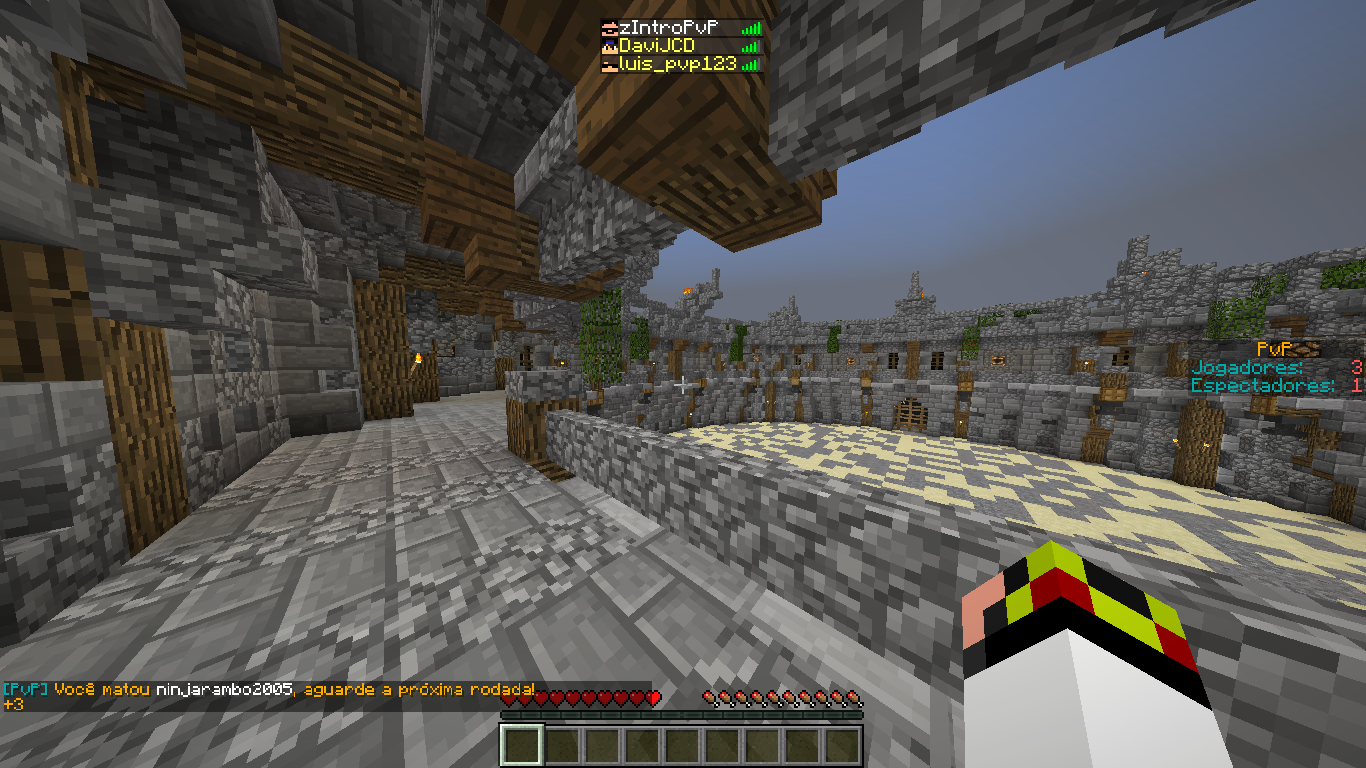This screenshot has width=1366, height=768.
Task: Select the highlighted hotbar slot
Action: click(521, 746)
